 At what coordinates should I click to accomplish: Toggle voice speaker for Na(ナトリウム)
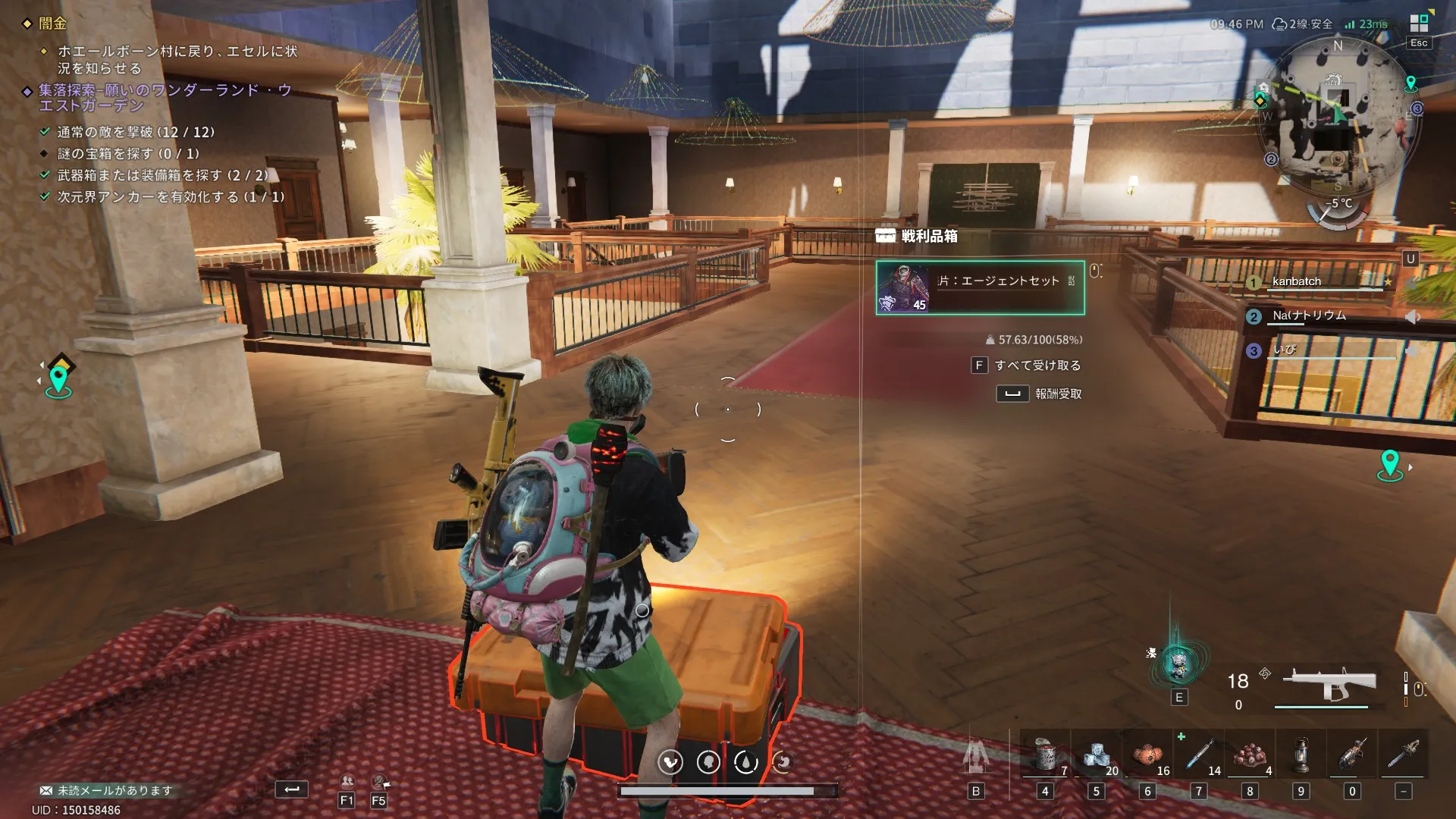point(1412,317)
